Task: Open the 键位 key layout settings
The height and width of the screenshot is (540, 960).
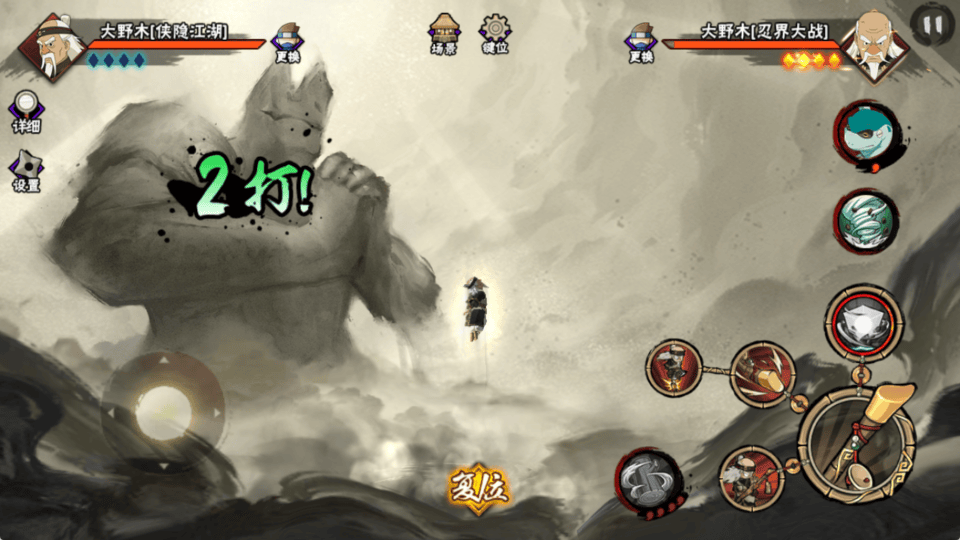Action: [x=495, y=33]
